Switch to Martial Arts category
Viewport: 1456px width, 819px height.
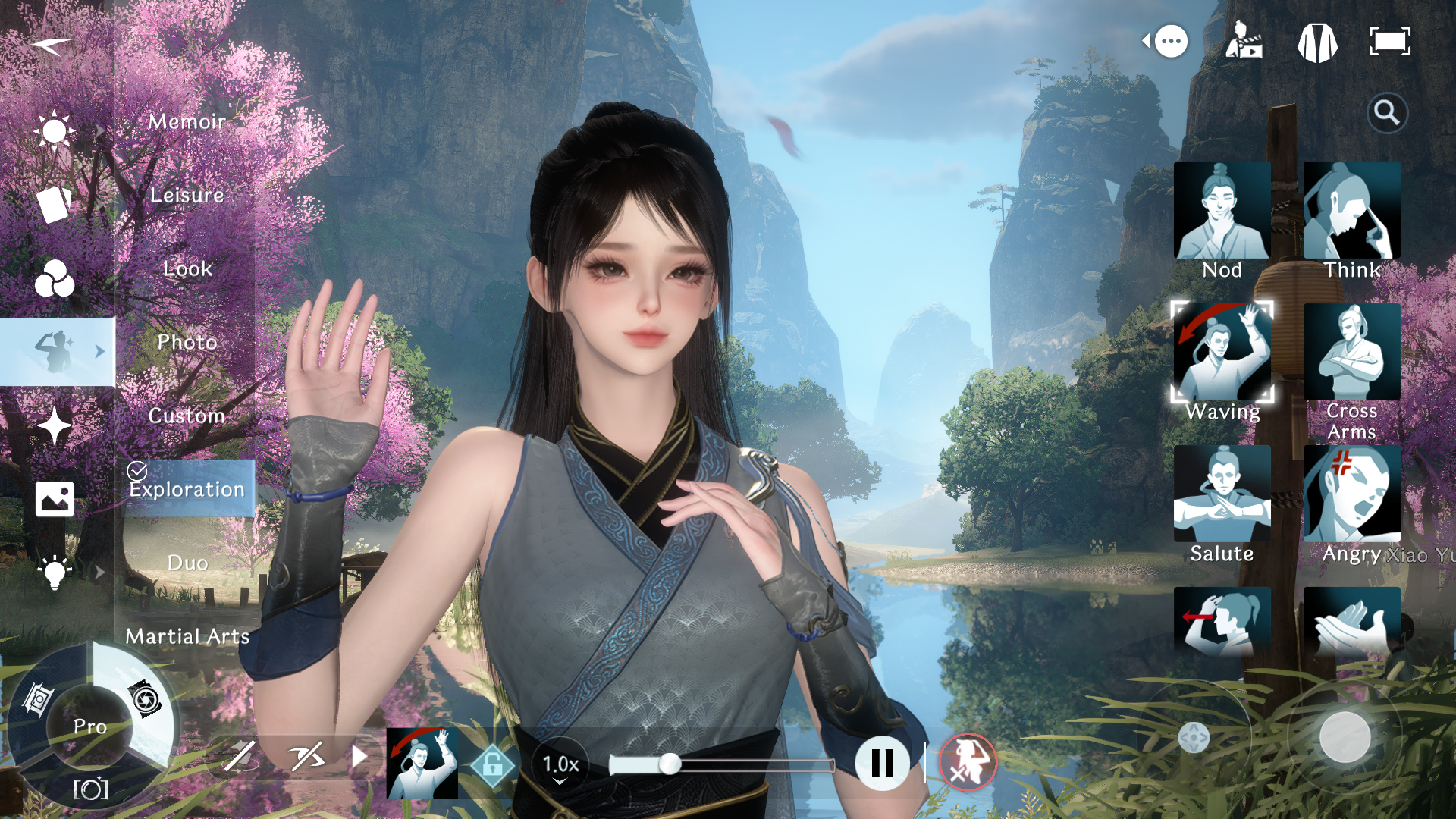point(187,636)
